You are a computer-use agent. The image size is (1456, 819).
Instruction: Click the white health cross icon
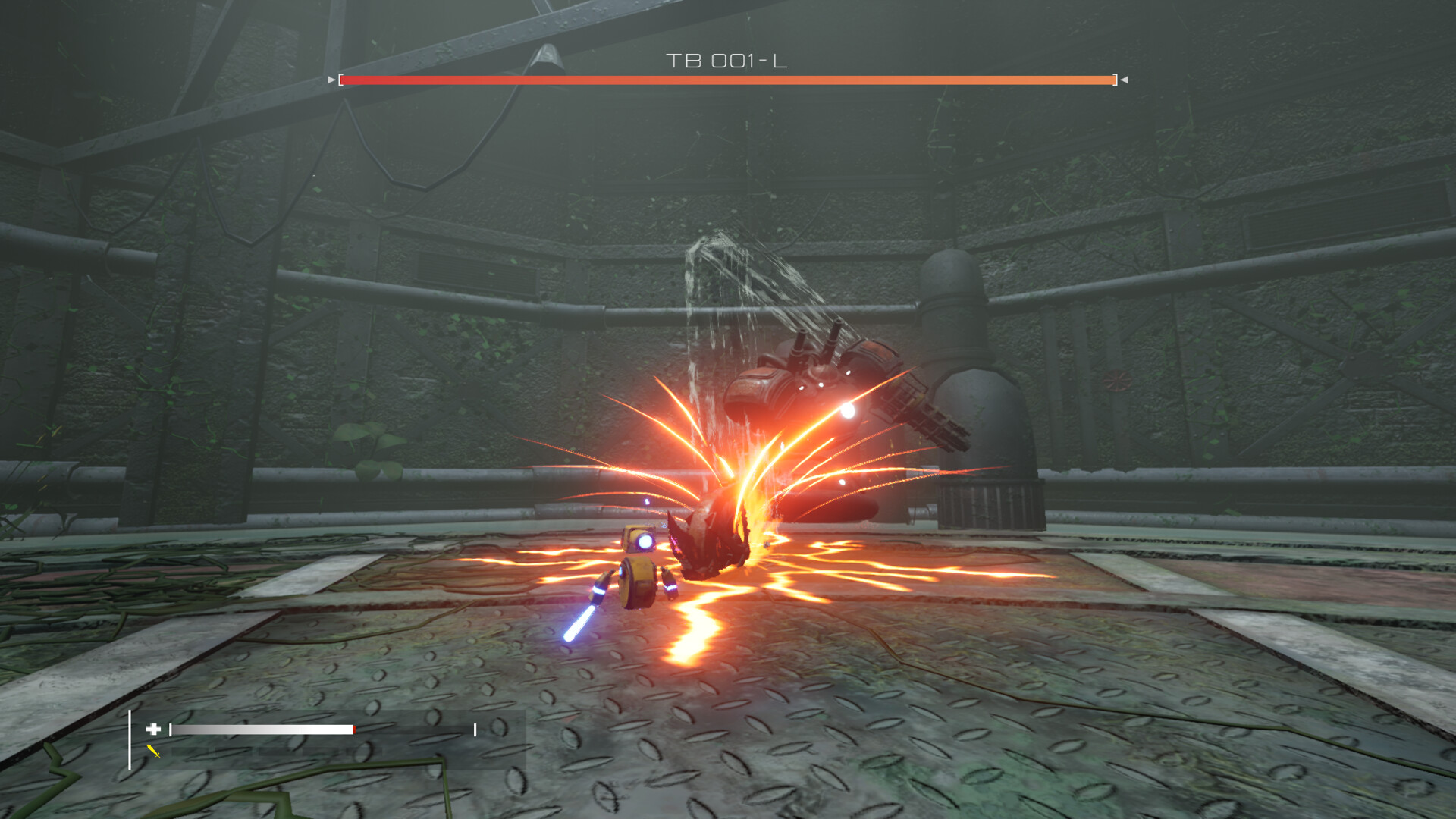(x=152, y=729)
